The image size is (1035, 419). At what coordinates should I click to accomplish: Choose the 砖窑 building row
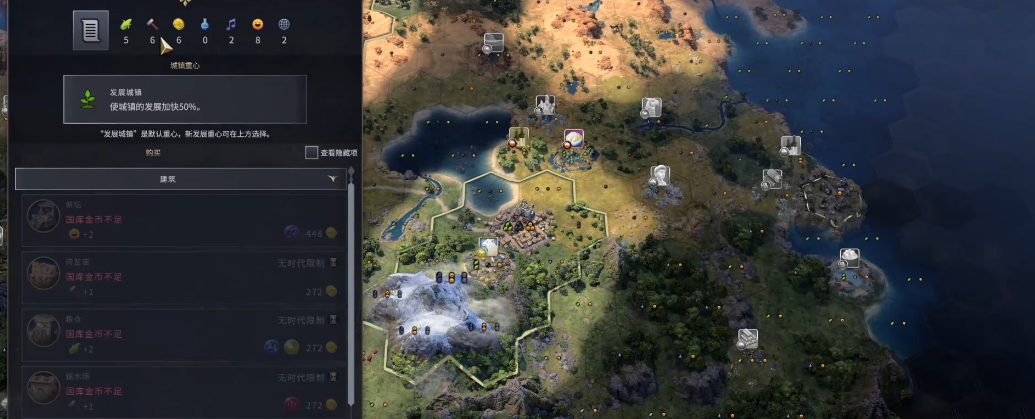tap(184, 277)
